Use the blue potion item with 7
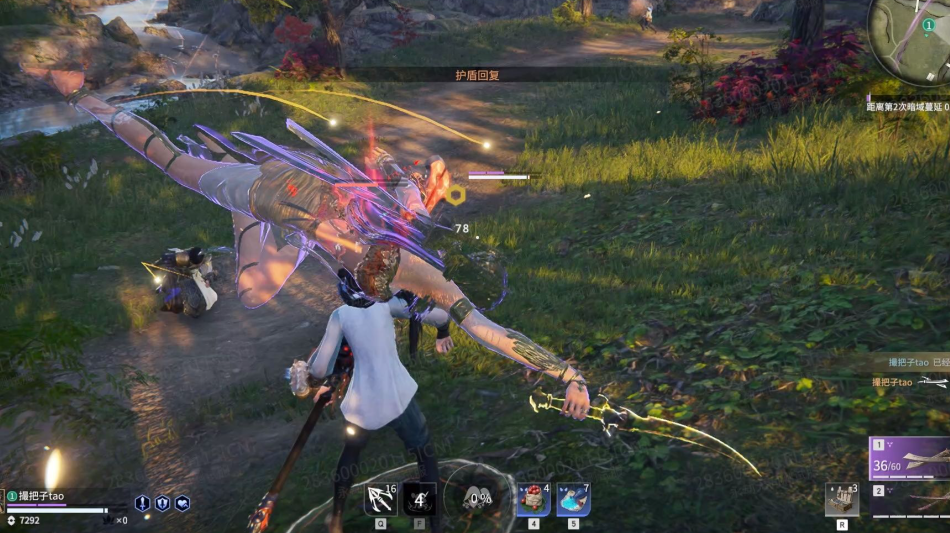 573,499
